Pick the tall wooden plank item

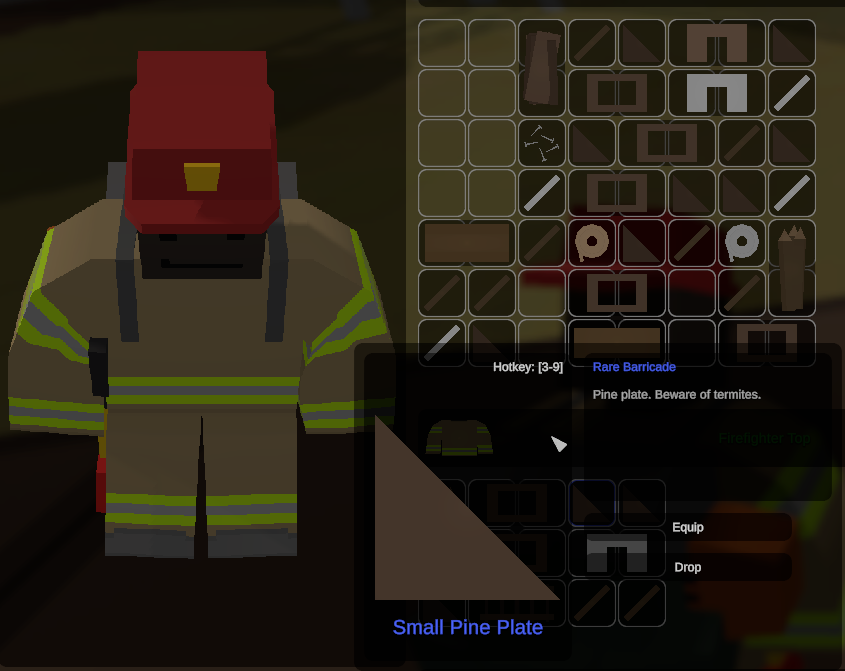pyautogui.click(x=542, y=68)
